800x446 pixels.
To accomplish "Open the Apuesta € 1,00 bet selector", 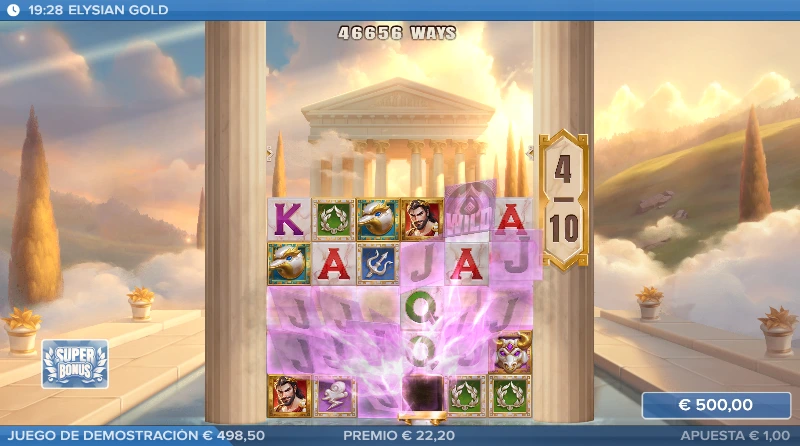I will pyautogui.click(x=736, y=436).
